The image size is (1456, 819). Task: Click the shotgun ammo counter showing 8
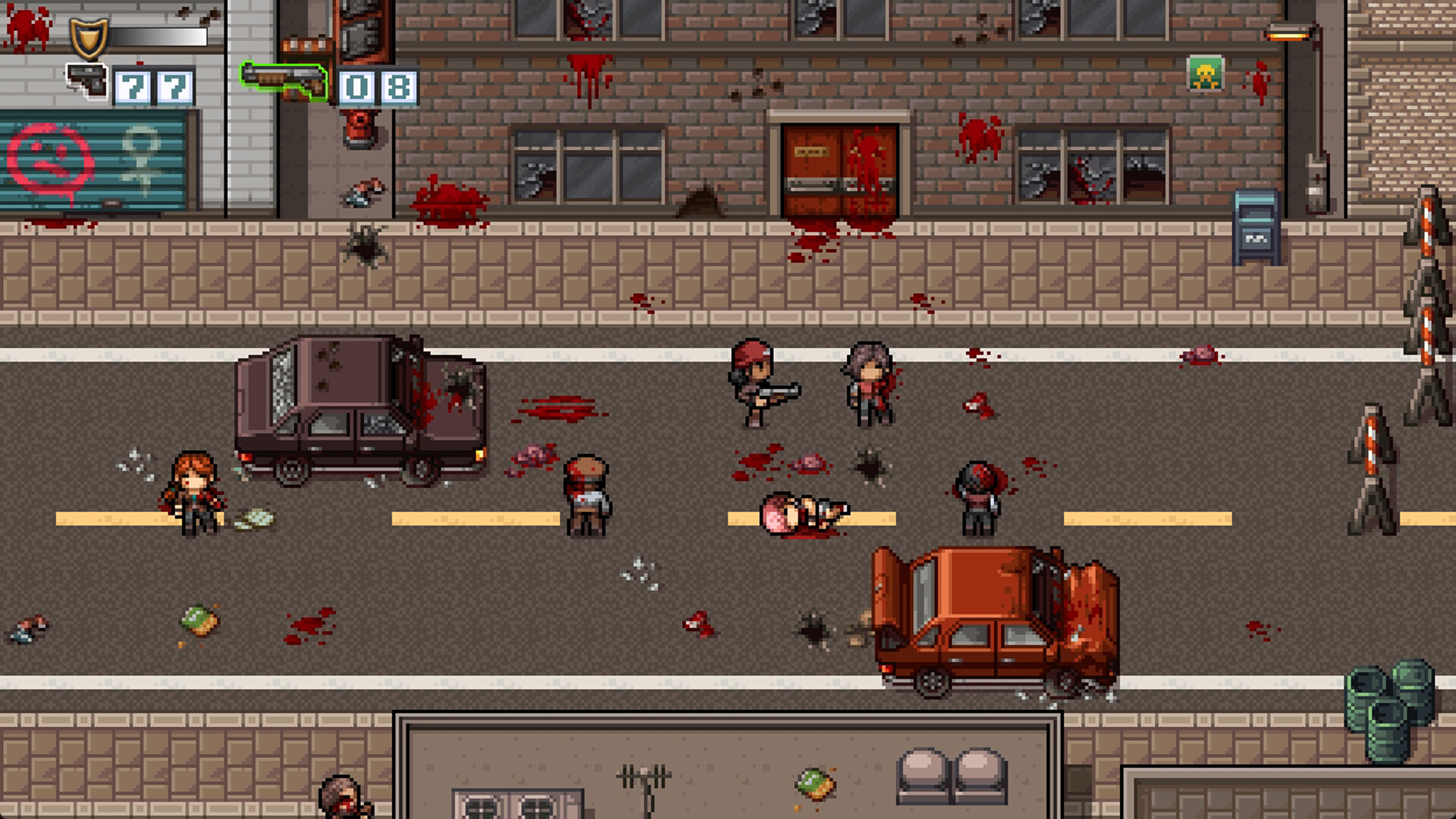pos(400,86)
